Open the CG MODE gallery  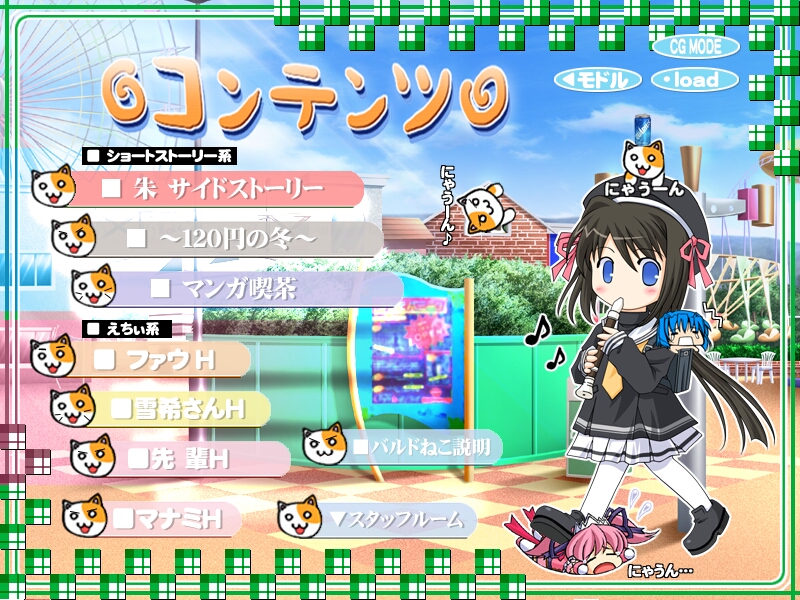point(696,46)
